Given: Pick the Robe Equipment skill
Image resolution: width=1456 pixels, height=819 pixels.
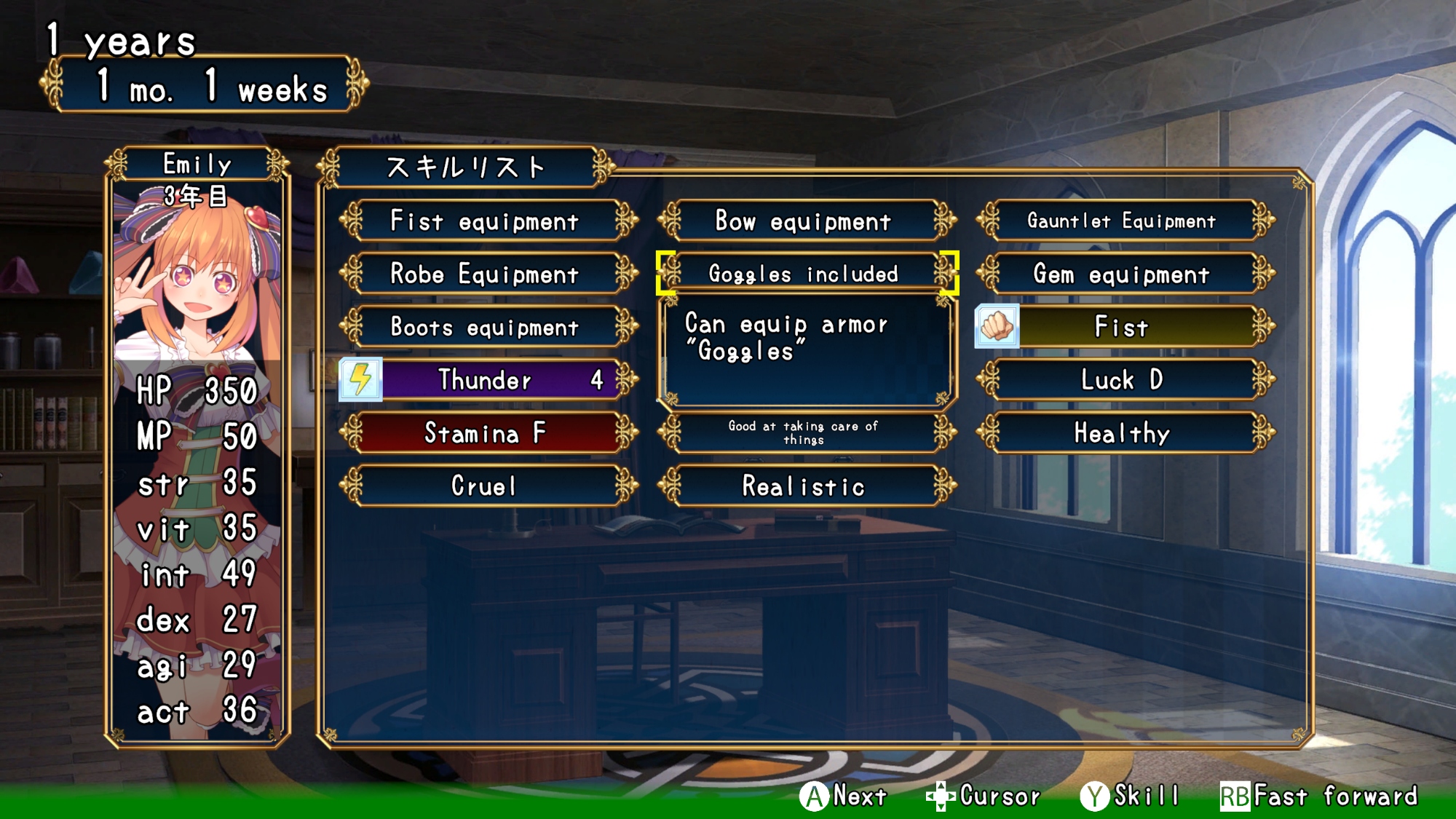Looking at the screenshot, I should tap(485, 274).
